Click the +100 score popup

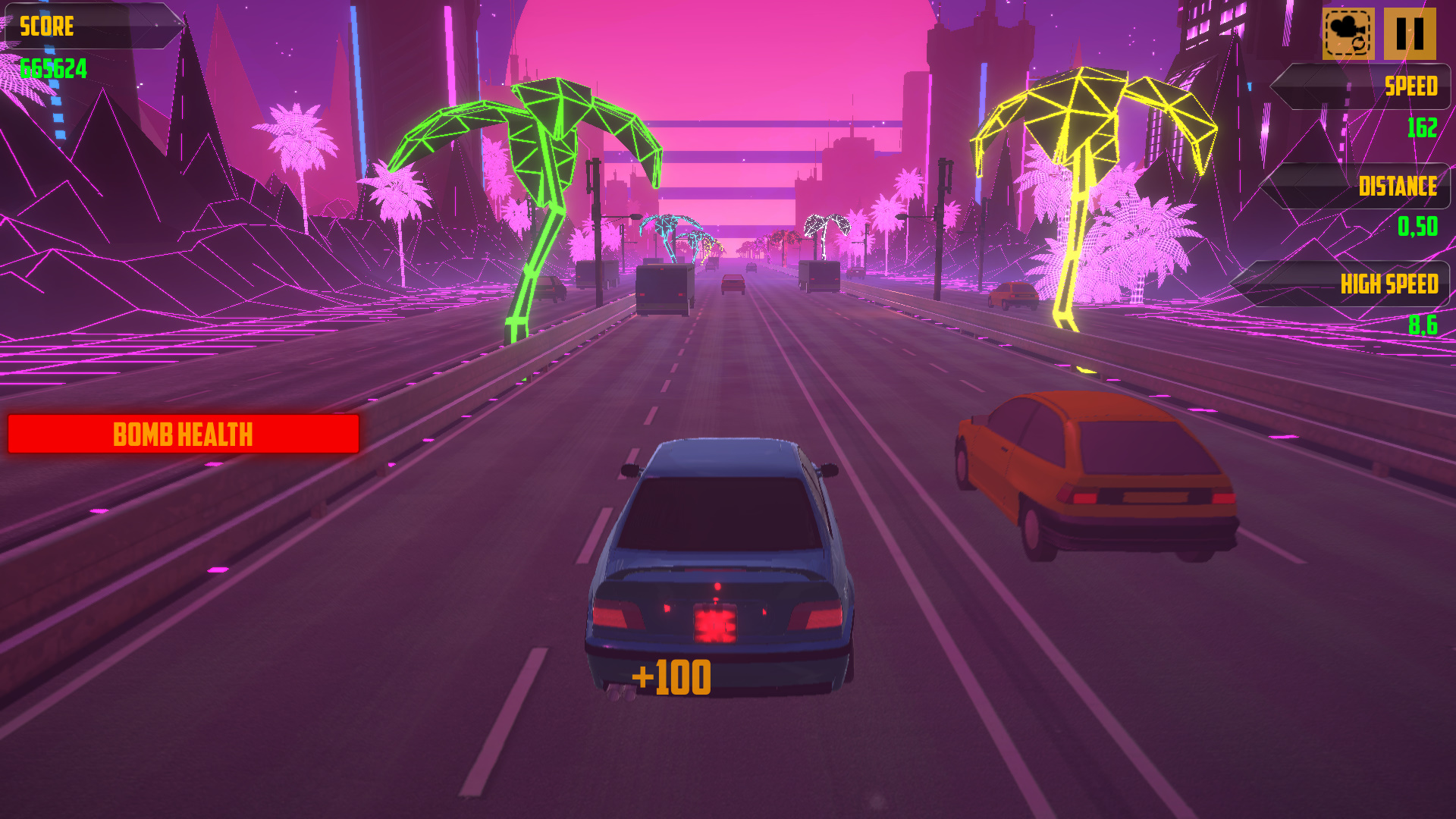pyautogui.click(x=672, y=675)
